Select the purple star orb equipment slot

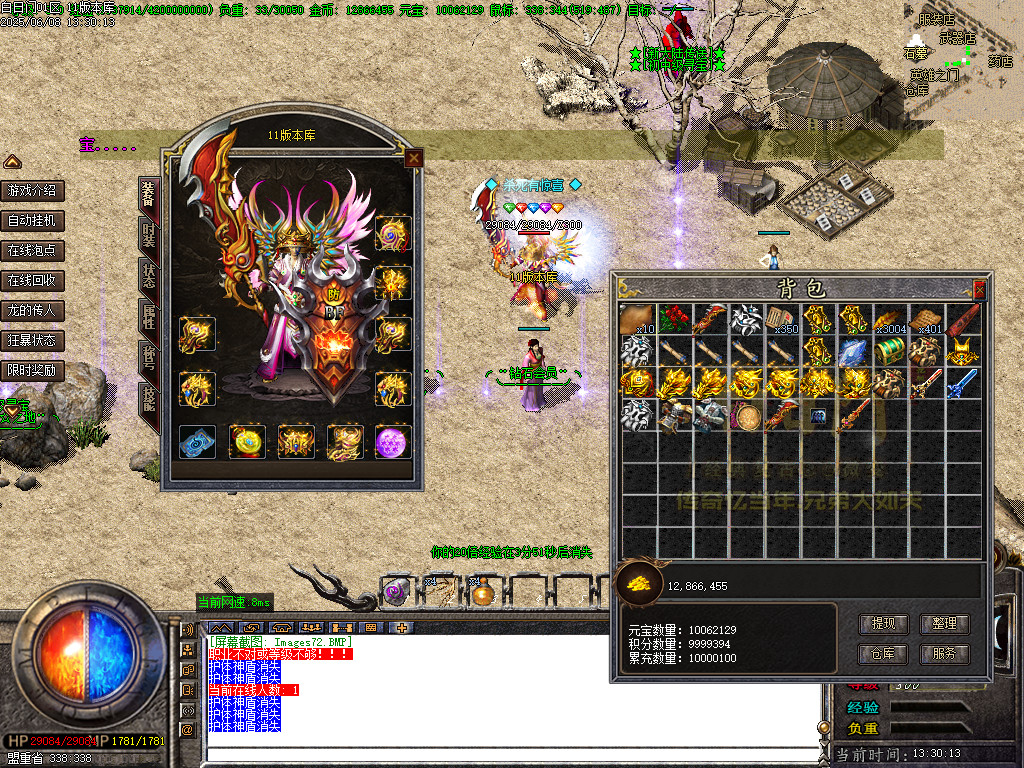point(393,441)
